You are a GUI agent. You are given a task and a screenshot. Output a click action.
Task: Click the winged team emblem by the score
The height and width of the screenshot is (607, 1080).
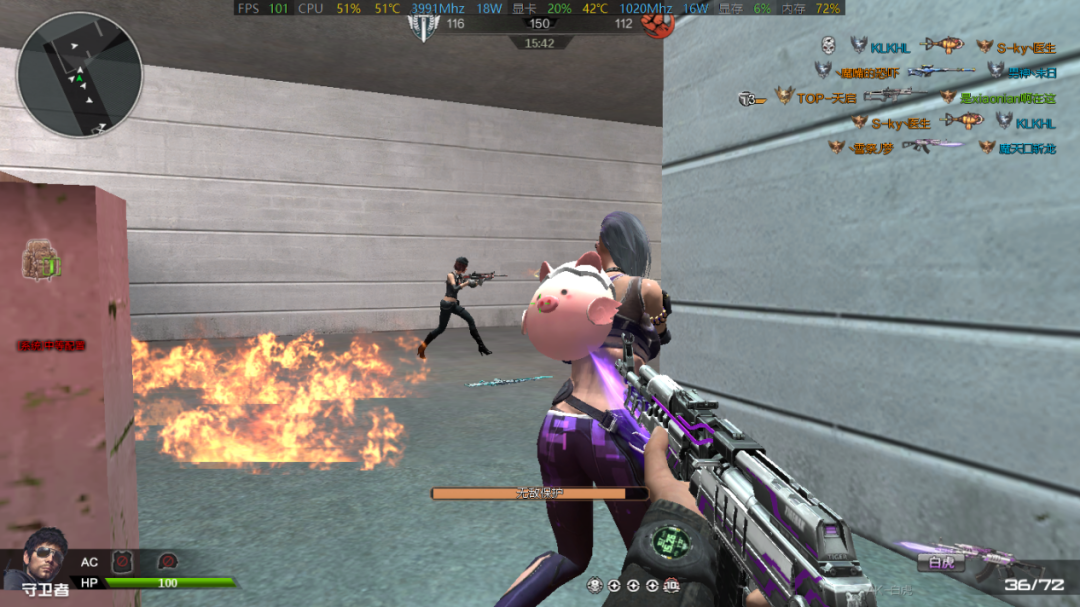click(424, 25)
